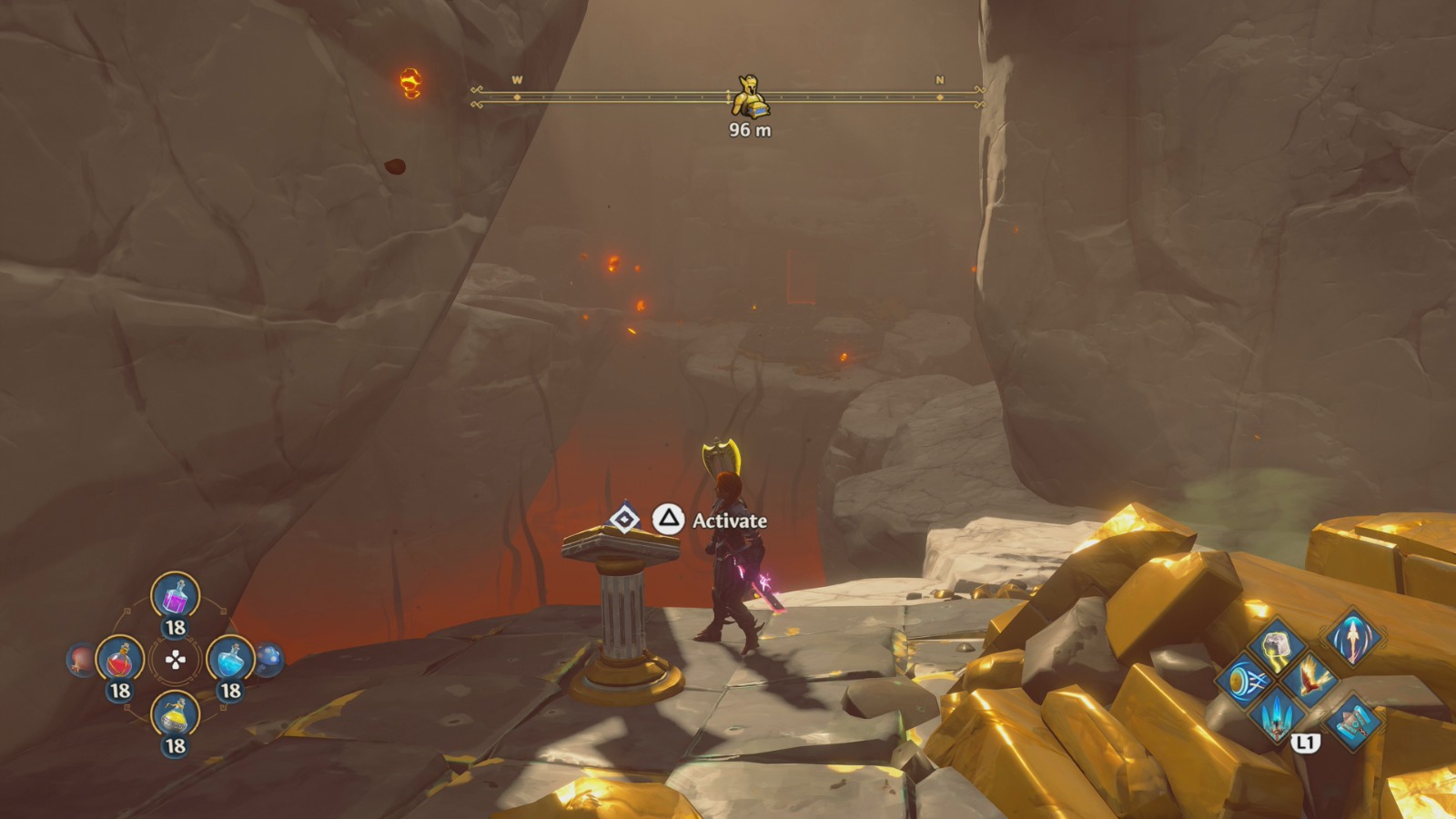The height and width of the screenshot is (819, 1456).
Task: Click the blue mushroom ingredient icon
Action: pos(268,657)
